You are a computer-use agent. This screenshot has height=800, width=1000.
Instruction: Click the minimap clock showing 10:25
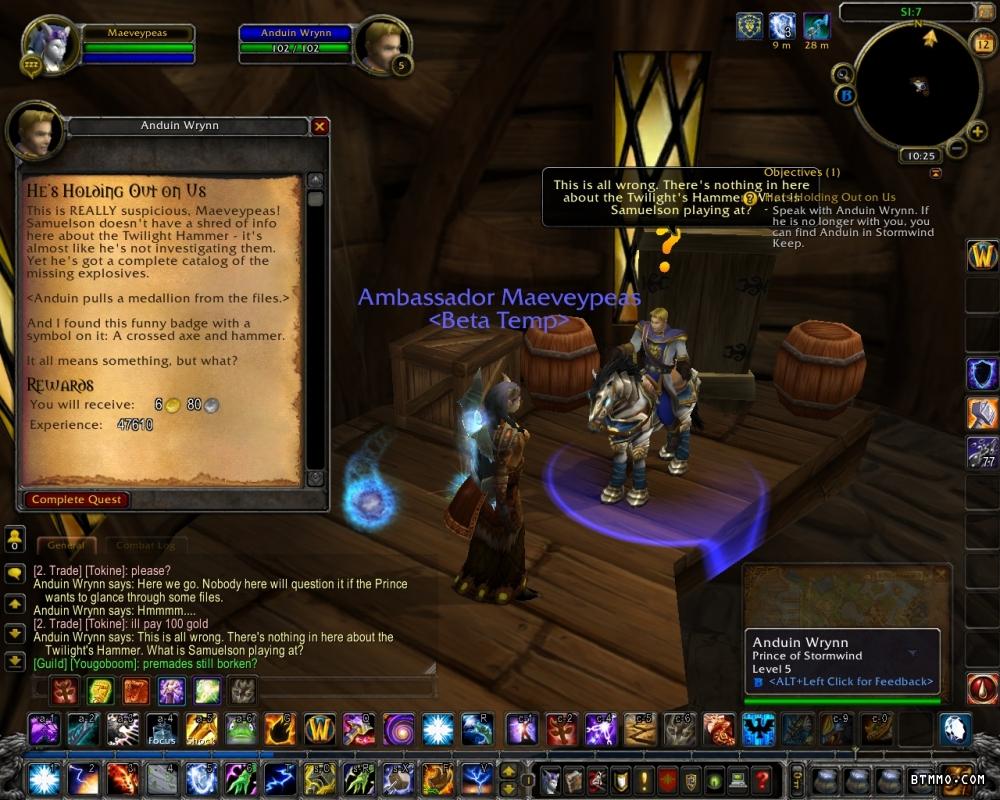click(918, 156)
